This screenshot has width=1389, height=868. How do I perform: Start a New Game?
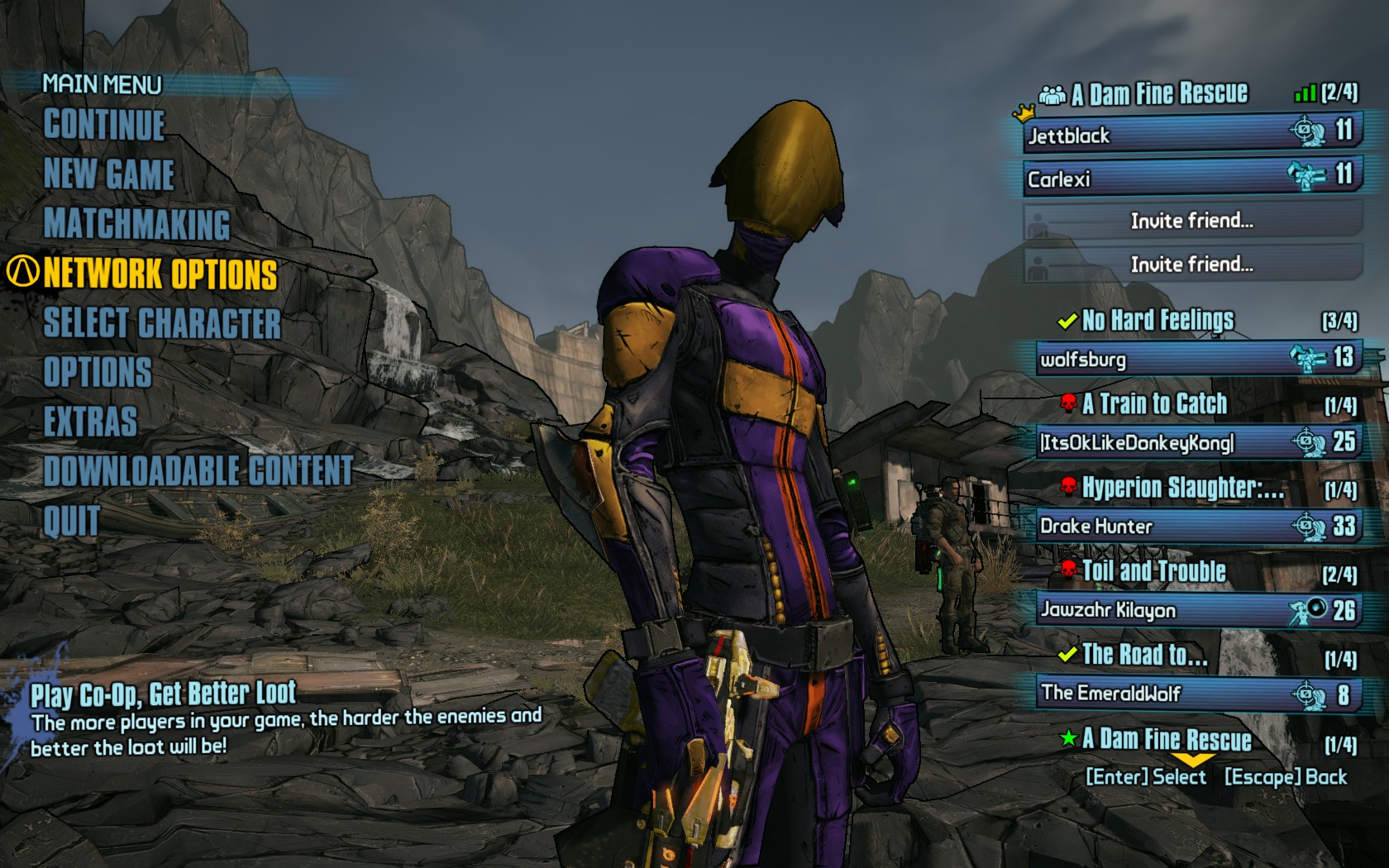tap(109, 174)
